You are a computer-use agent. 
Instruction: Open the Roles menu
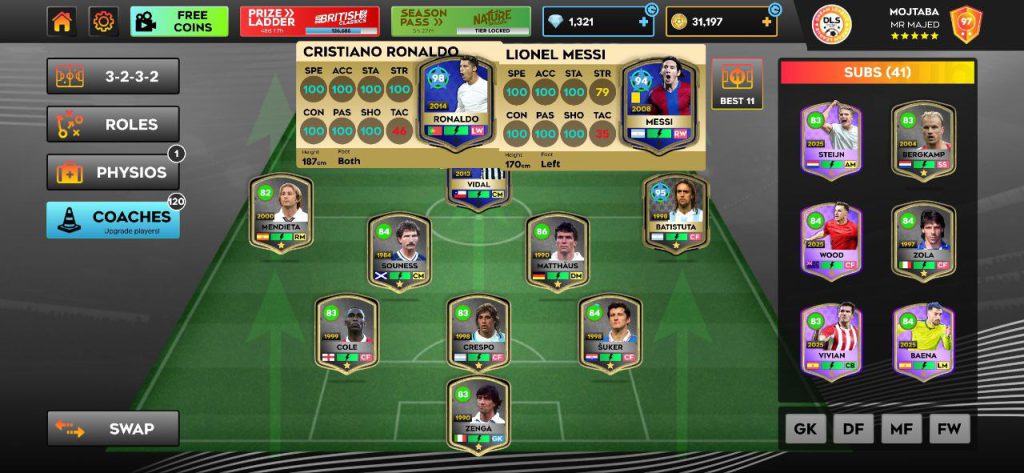pyautogui.click(x=113, y=124)
